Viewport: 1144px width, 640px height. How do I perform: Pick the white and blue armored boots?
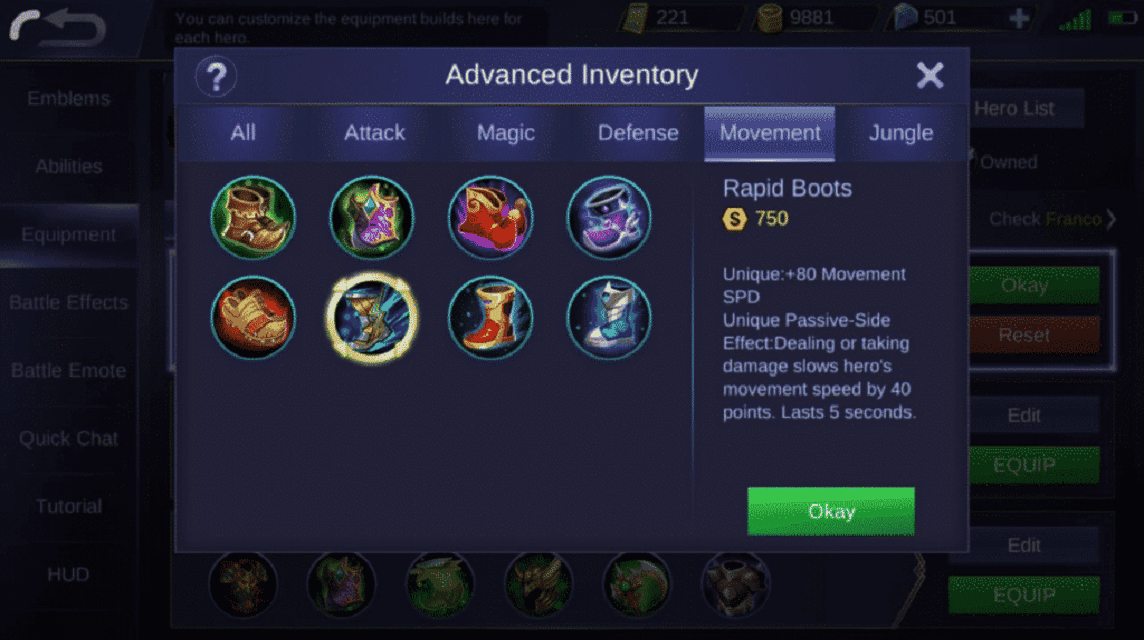tap(609, 318)
